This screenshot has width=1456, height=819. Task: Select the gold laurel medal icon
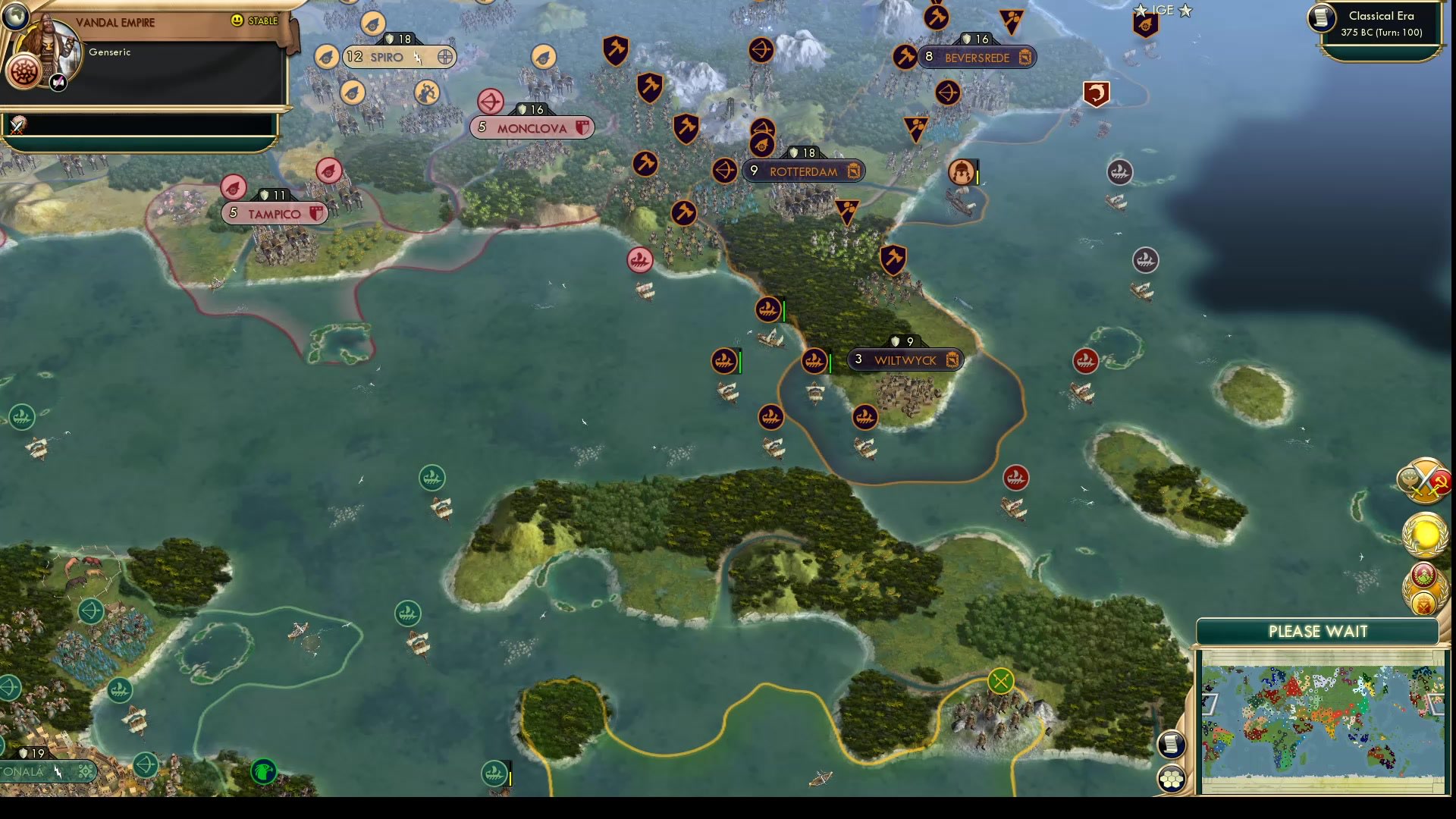(x=1424, y=535)
